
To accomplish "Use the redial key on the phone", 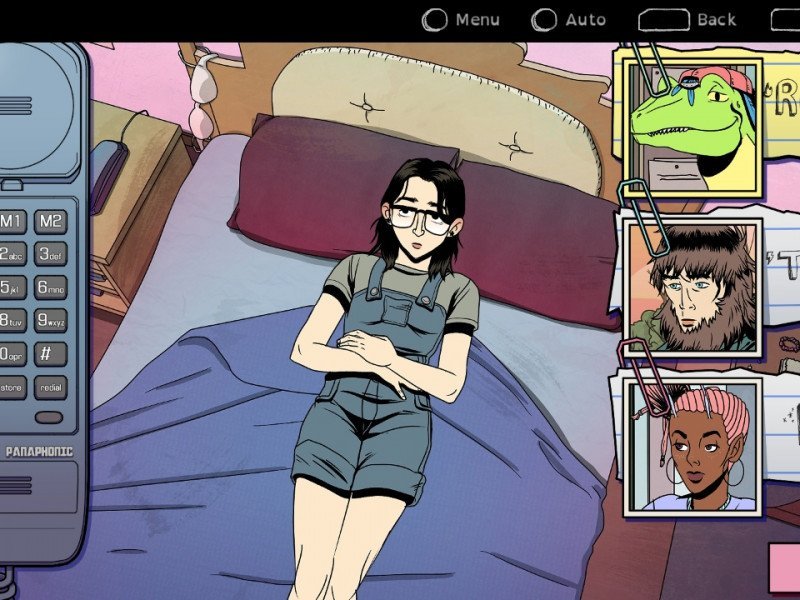I will [x=51, y=388].
